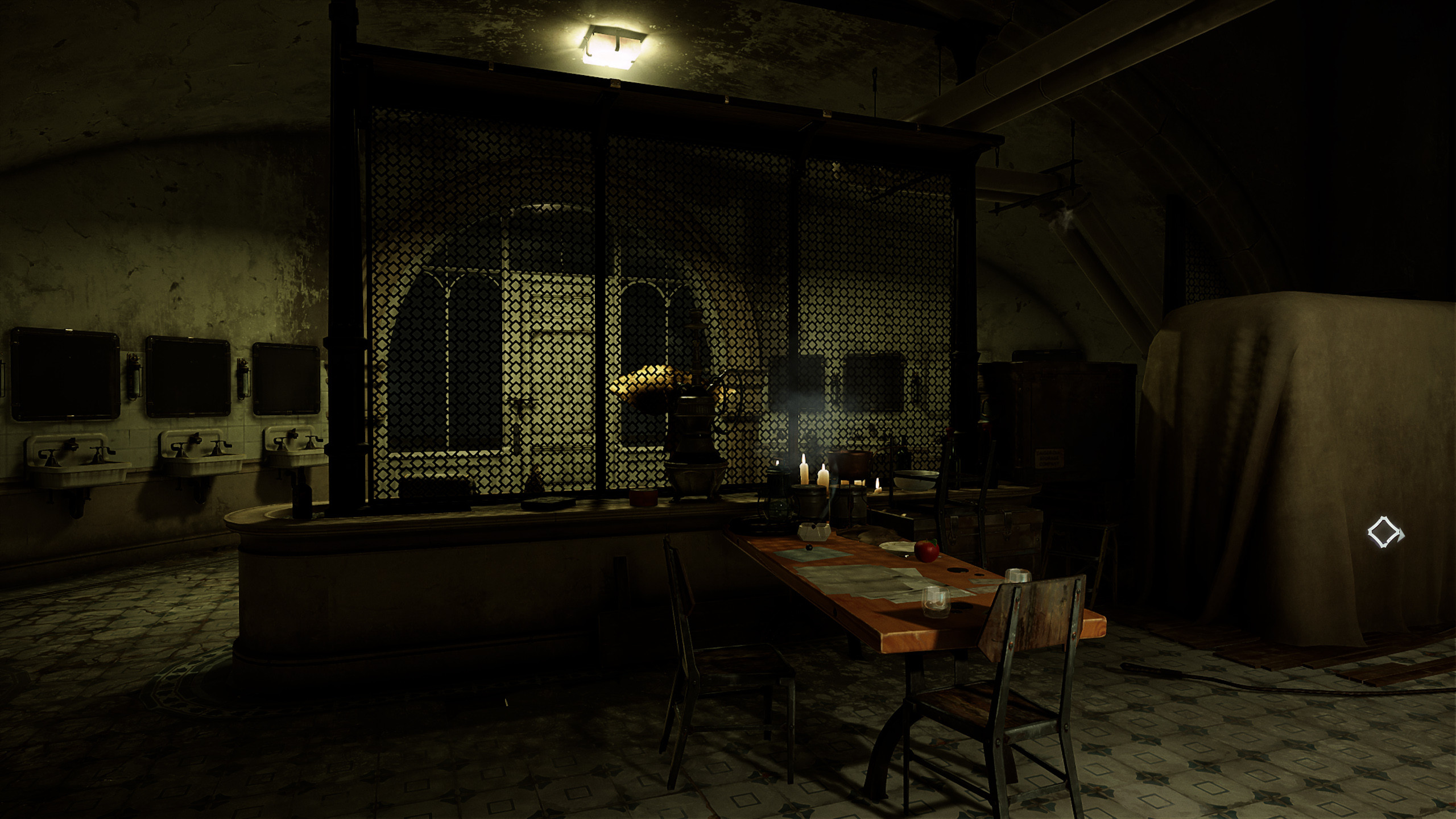Click the white diamond objective marker
The image size is (1456, 819).
[x=1385, y=532]
